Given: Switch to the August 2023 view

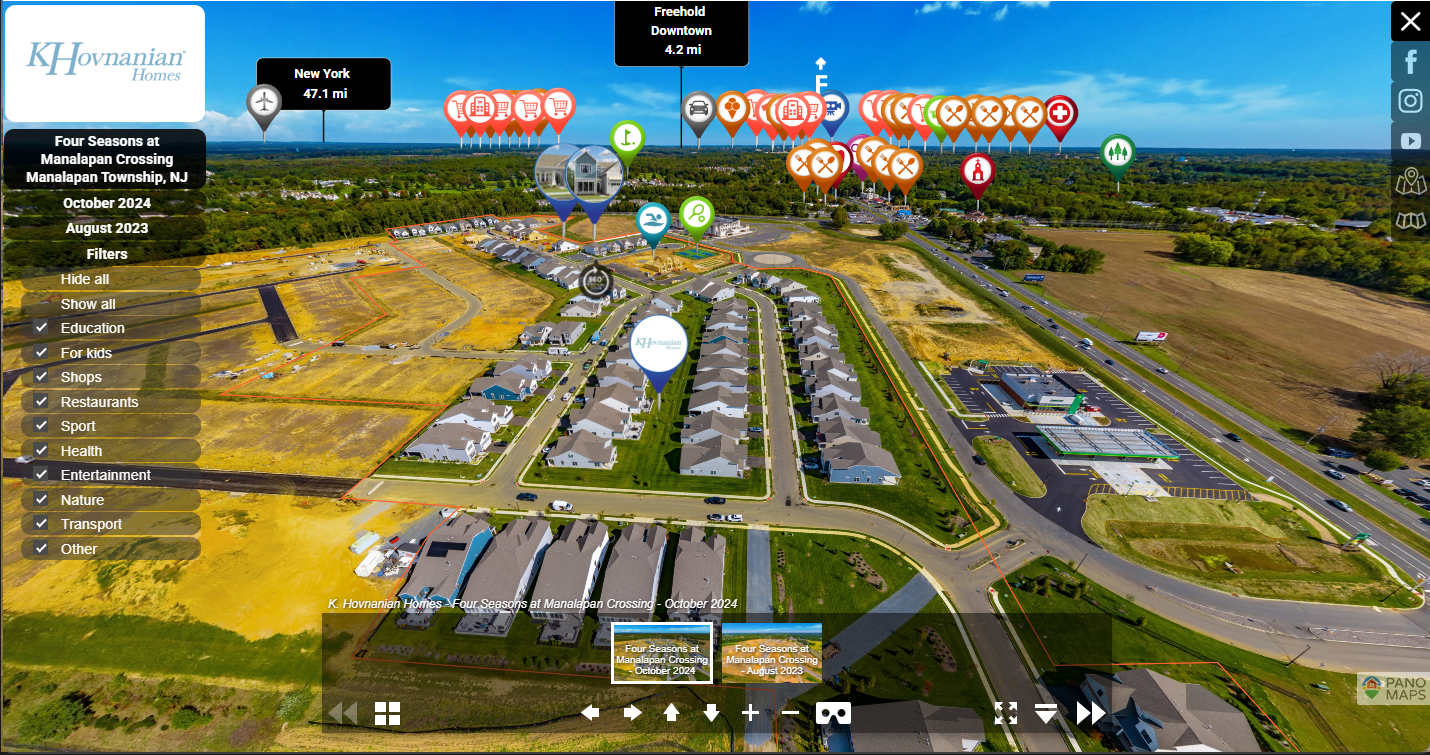Looking at the screenshot, I should [107, 228].
